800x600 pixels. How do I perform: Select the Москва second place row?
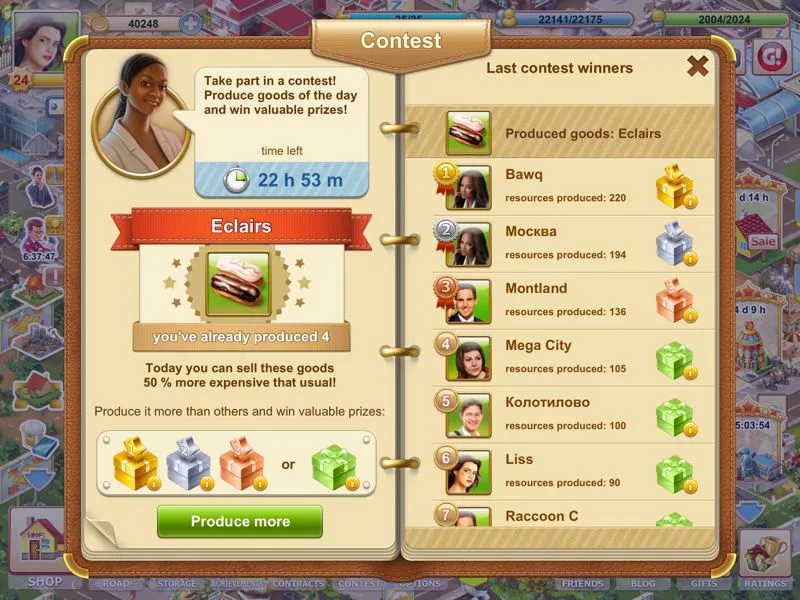(x=560, y=243)
